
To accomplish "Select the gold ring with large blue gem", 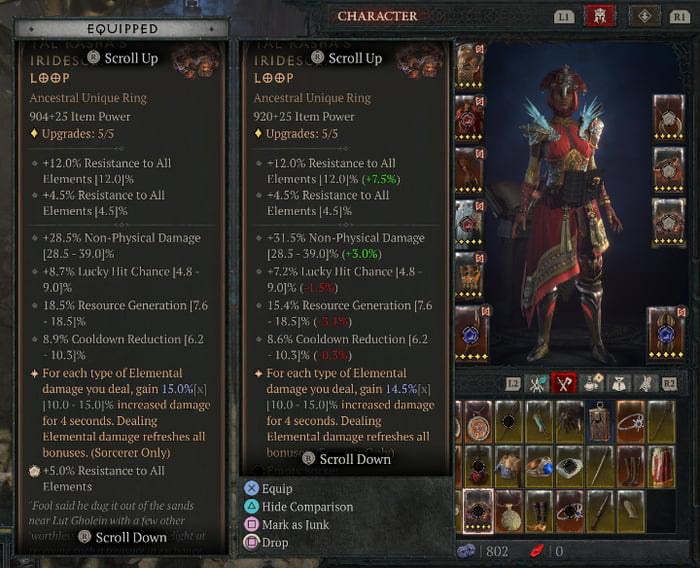I will [x=539, y=466].
